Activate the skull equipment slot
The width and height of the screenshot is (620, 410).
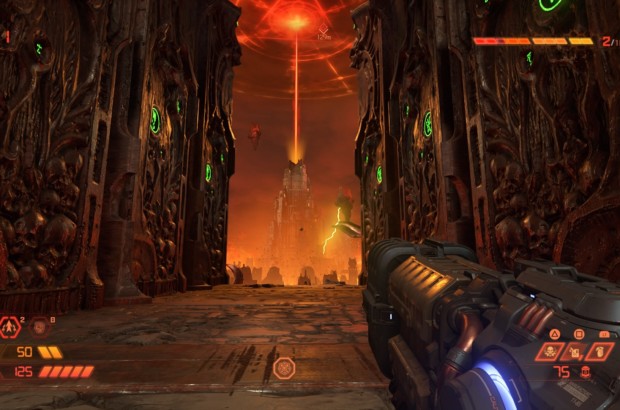(x=552, y=351)
